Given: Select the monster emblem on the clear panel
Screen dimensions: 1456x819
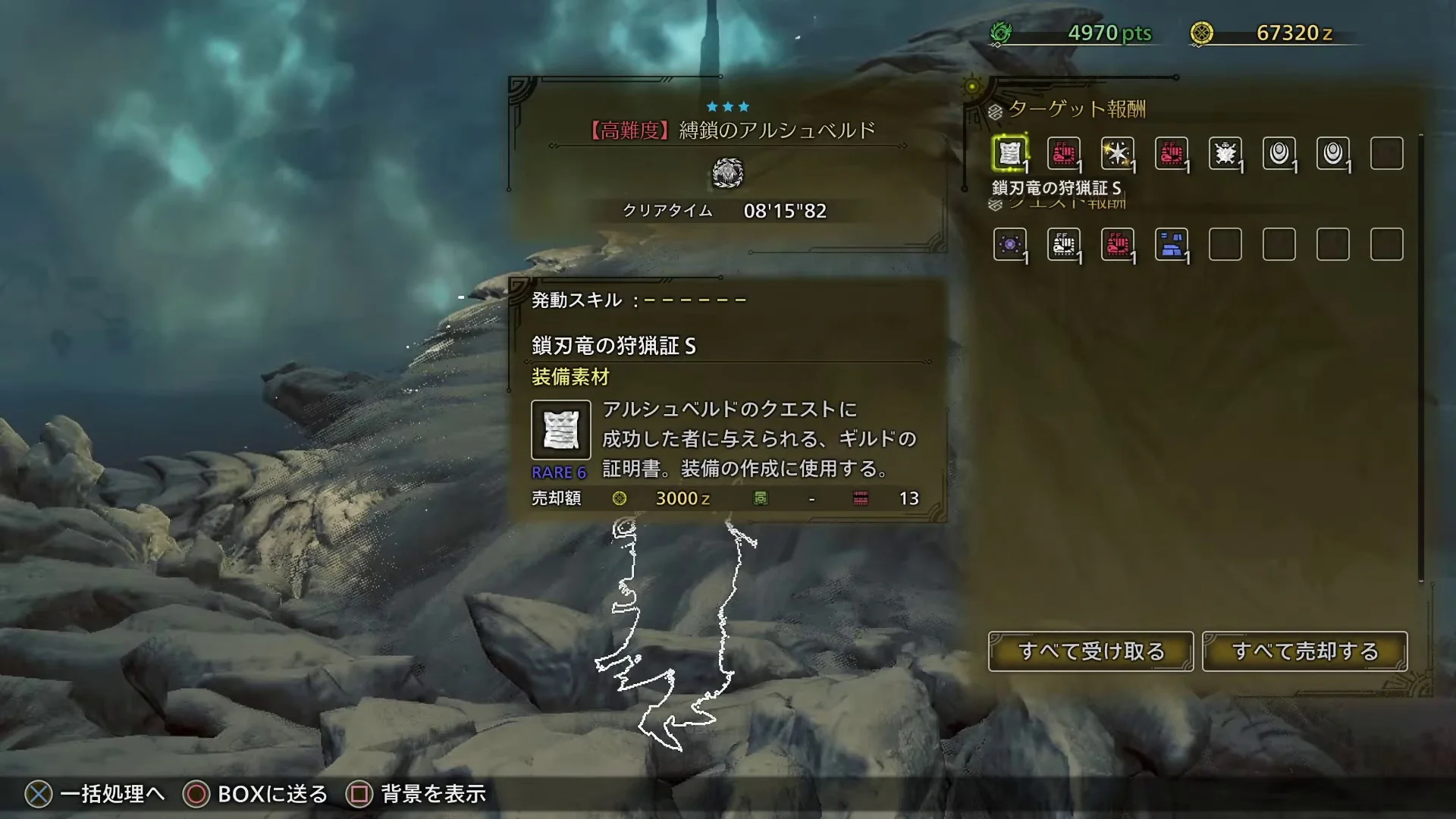Looking at the screenshot, I should pos(727,173).
